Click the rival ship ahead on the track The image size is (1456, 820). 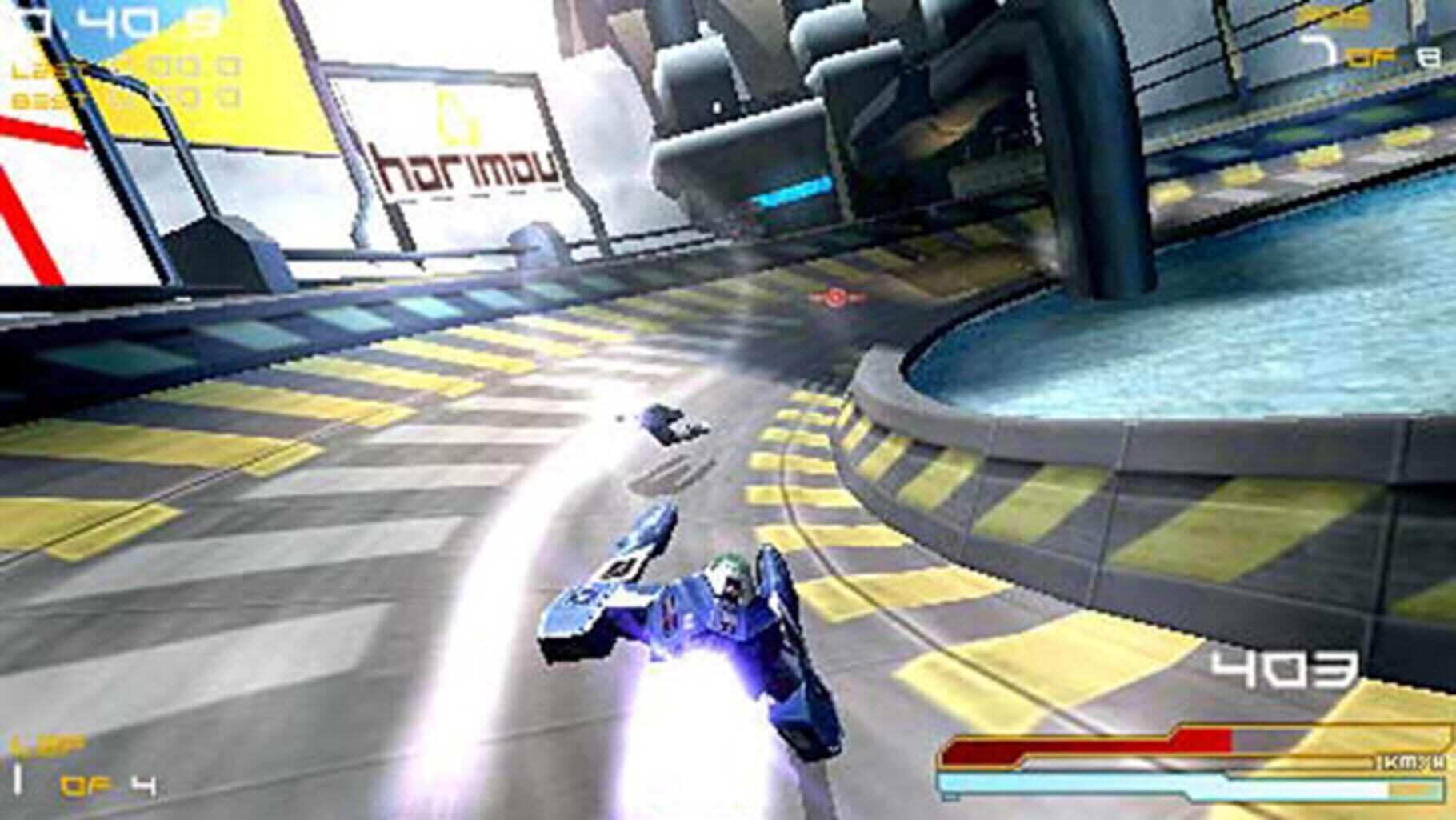click(664, 420)
